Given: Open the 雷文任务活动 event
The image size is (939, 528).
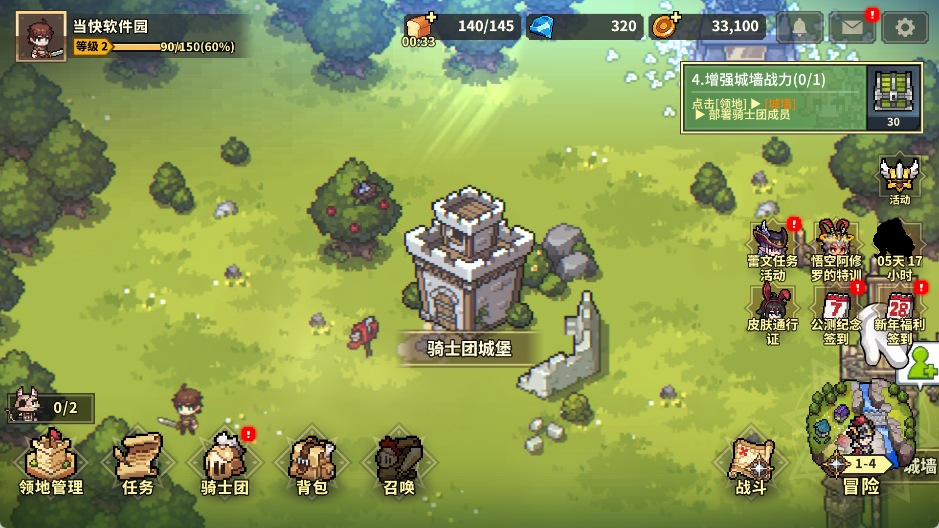Looking at the screenshot, I should pos(773,250).
